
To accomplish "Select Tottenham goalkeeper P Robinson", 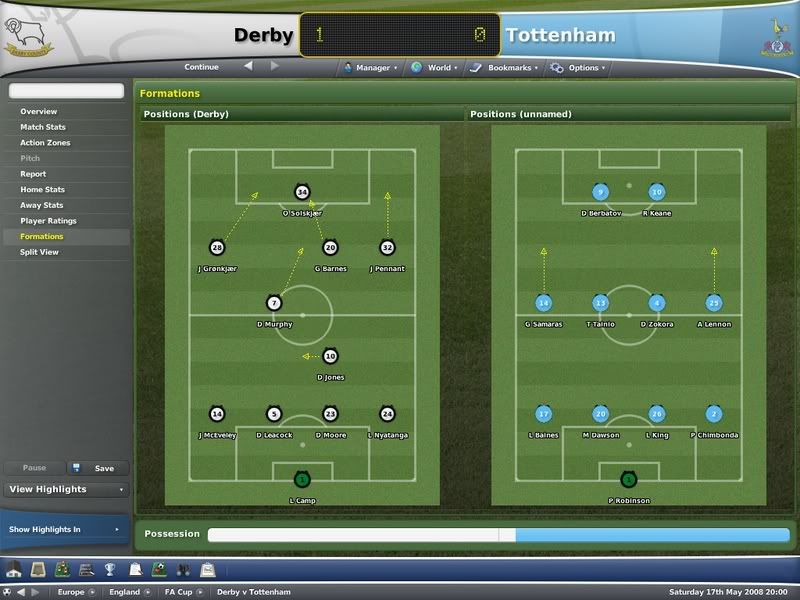I will coord(628,480).
